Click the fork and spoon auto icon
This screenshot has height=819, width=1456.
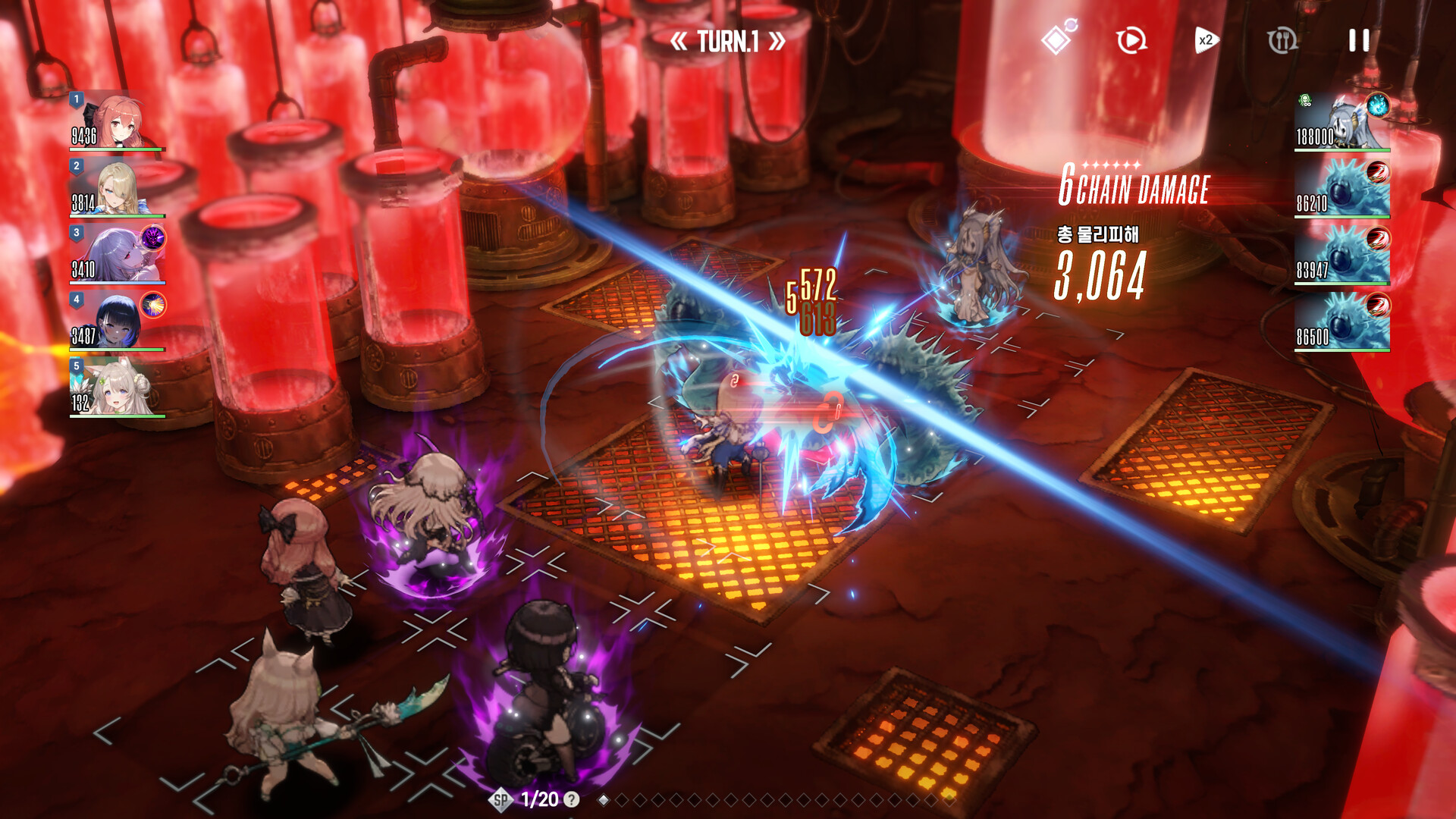(1282, 40)
